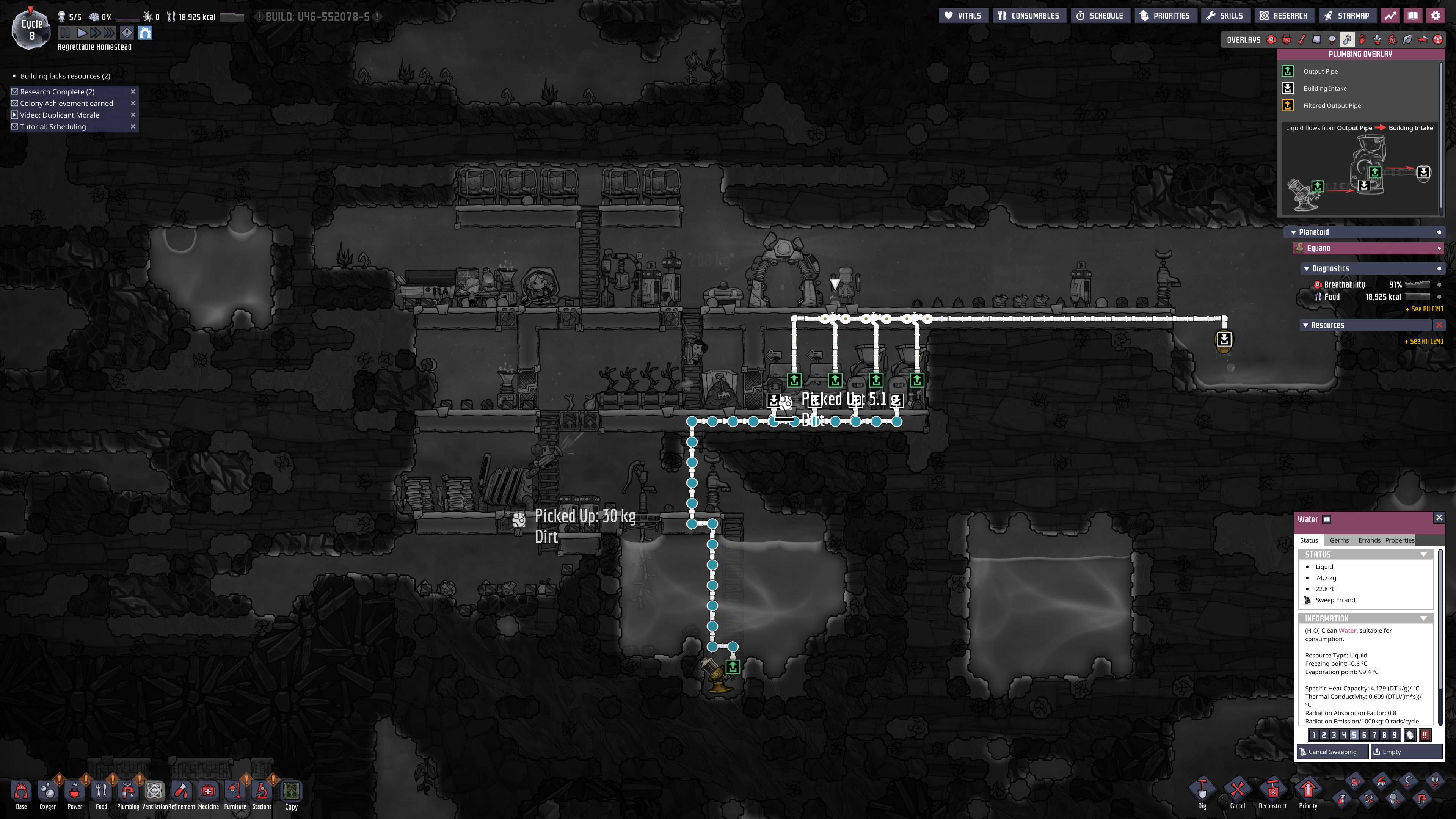Open the Research tree
The width and height of the screenshot is (1456, 819).
pos(1283,16)
